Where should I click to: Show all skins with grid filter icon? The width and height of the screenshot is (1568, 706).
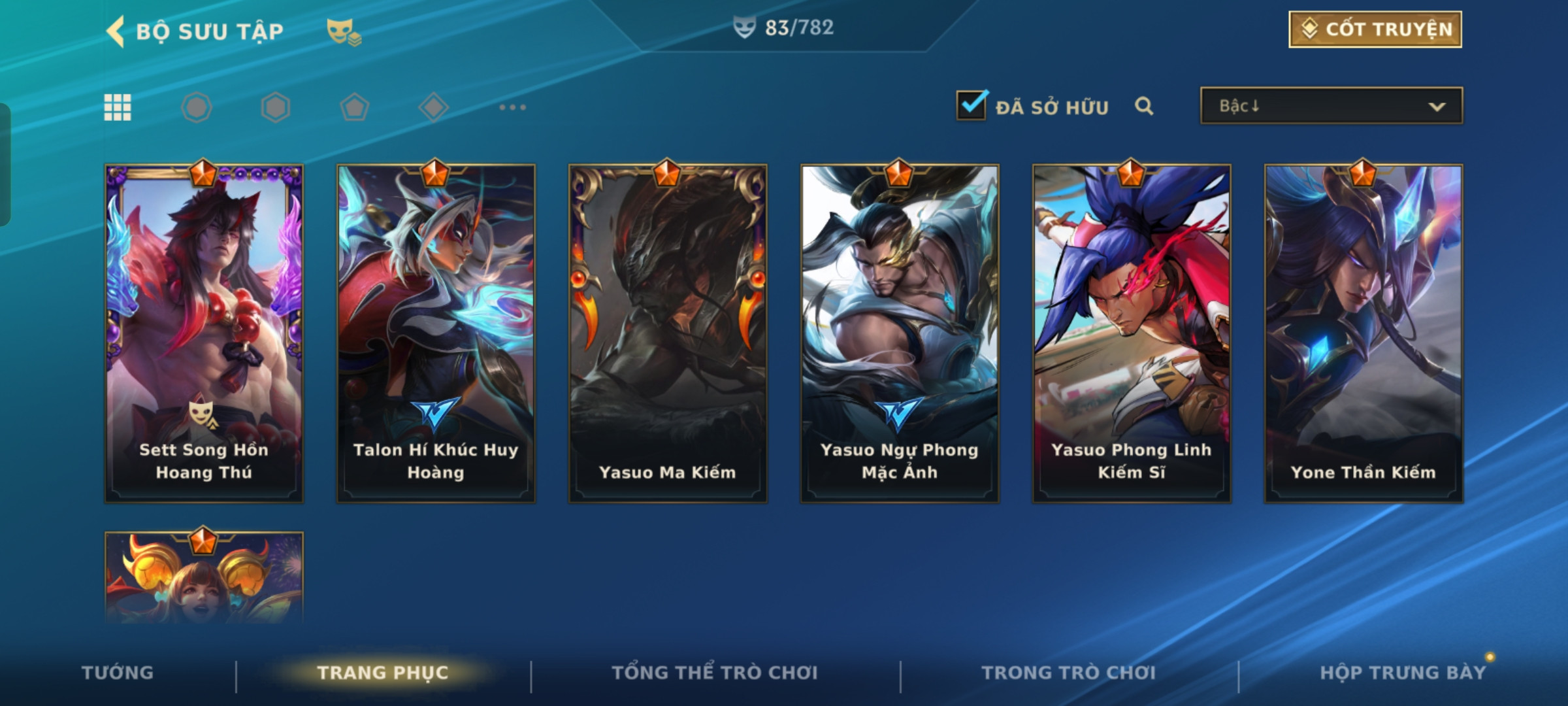pyautogui.click(x=118, y=107)
